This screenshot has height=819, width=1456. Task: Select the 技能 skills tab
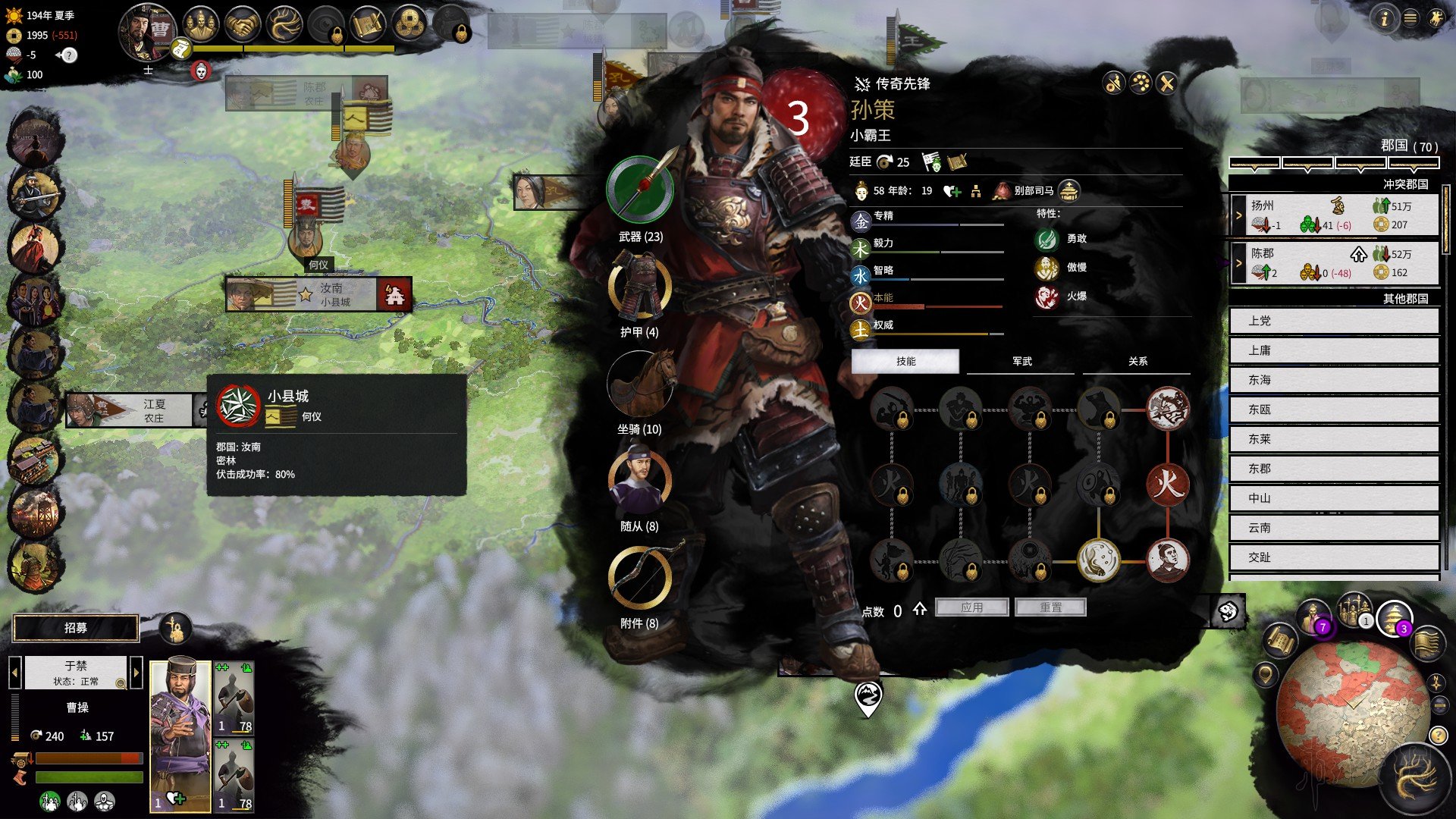[x=905, y=362]
